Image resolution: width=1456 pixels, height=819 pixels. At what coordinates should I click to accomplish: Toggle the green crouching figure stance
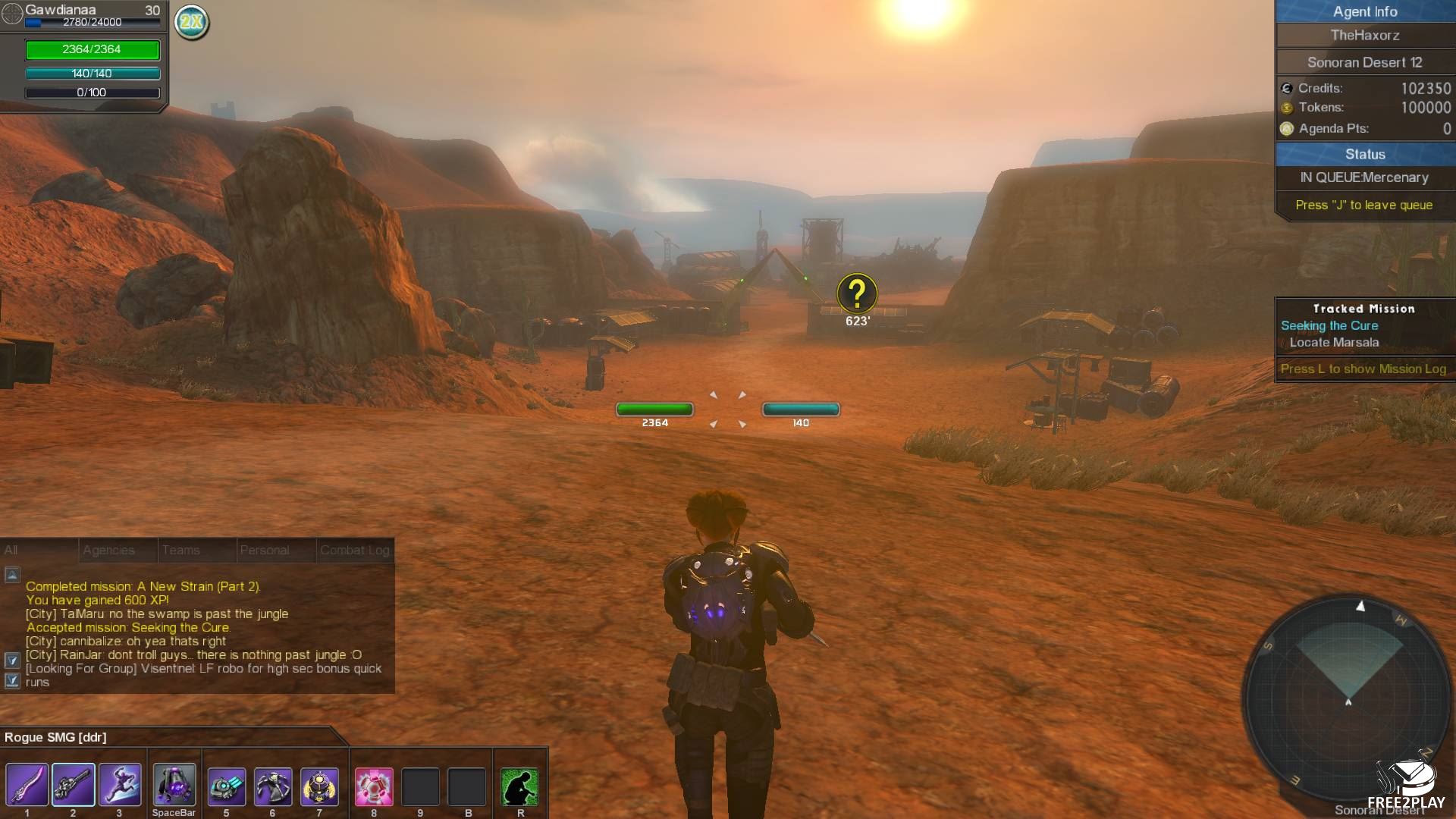pos(520,786)
